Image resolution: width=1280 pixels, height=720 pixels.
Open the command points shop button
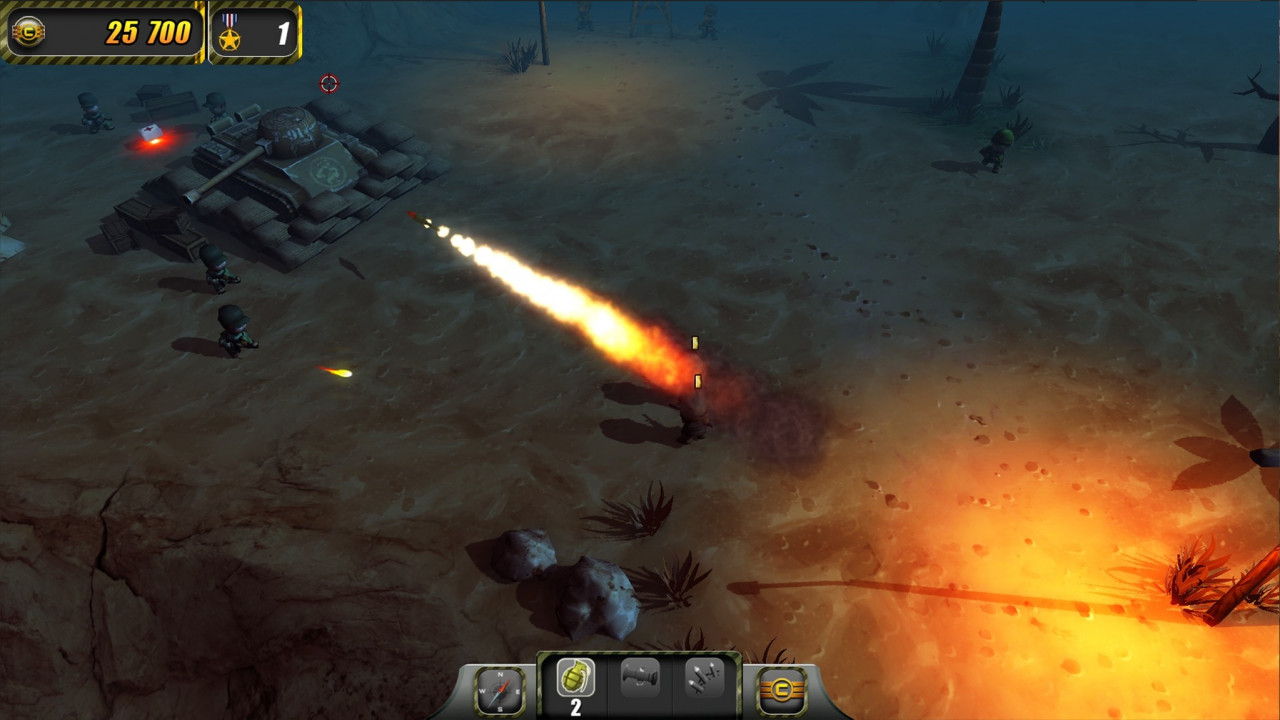[781, 690]
